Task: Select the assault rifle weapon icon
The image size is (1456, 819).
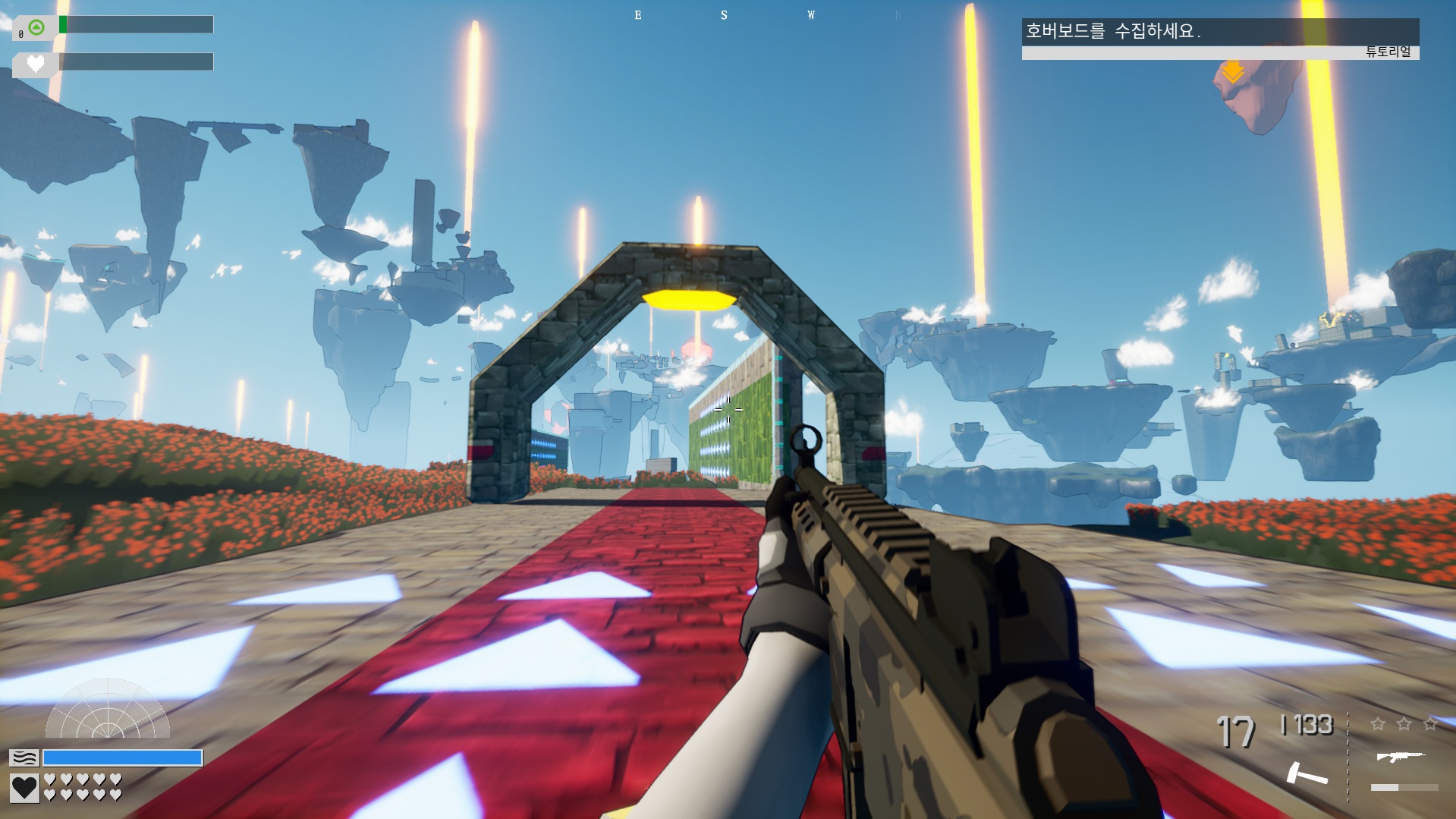Action: (x=1400, y=756)
